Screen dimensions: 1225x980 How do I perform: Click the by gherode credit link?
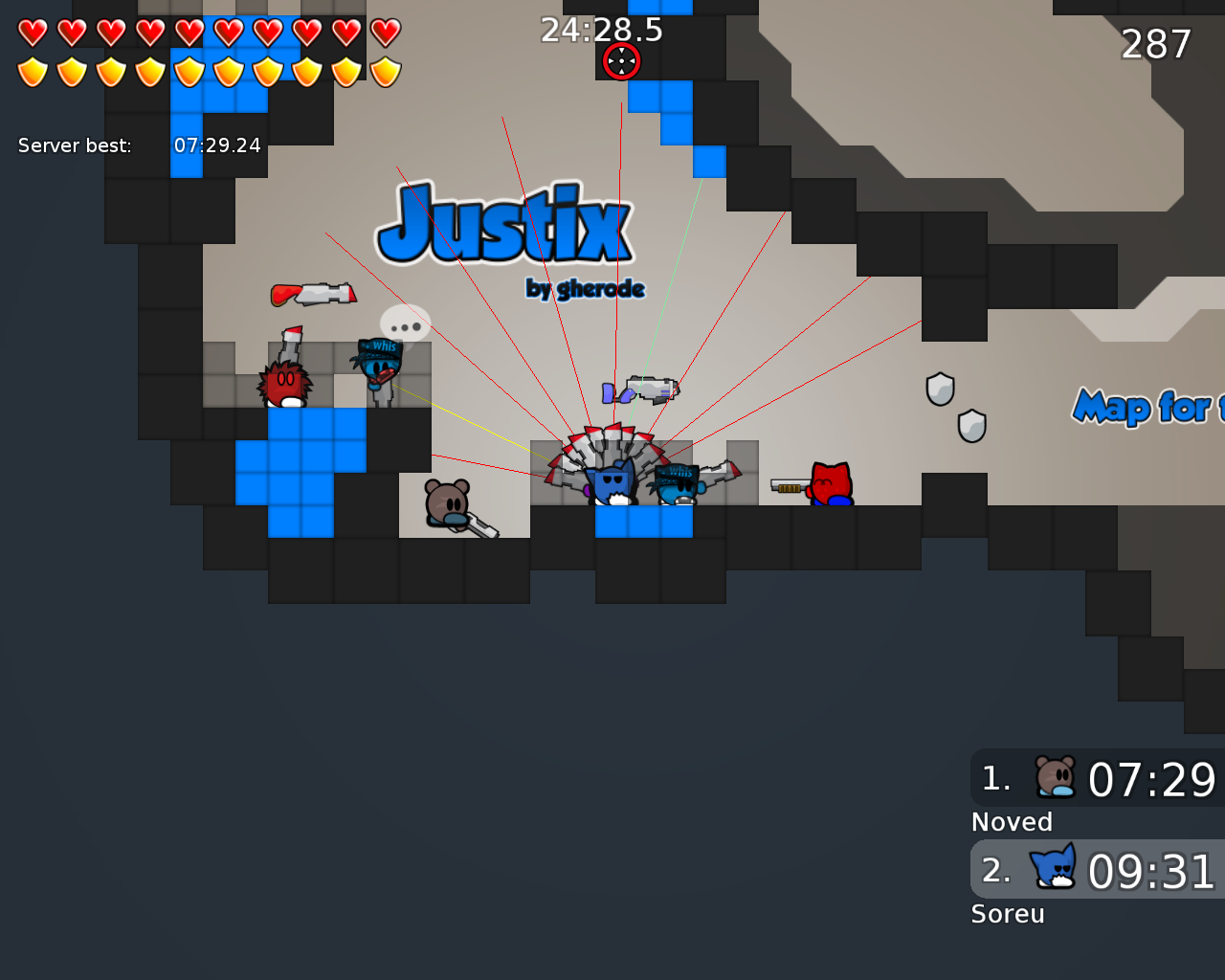coord(585,287)
